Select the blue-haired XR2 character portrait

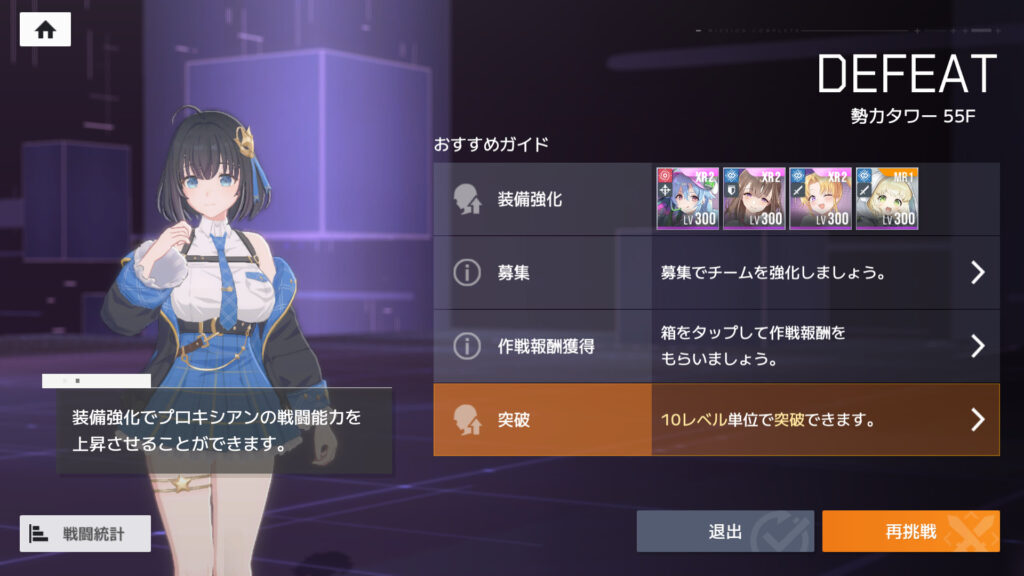coord(687,198)
